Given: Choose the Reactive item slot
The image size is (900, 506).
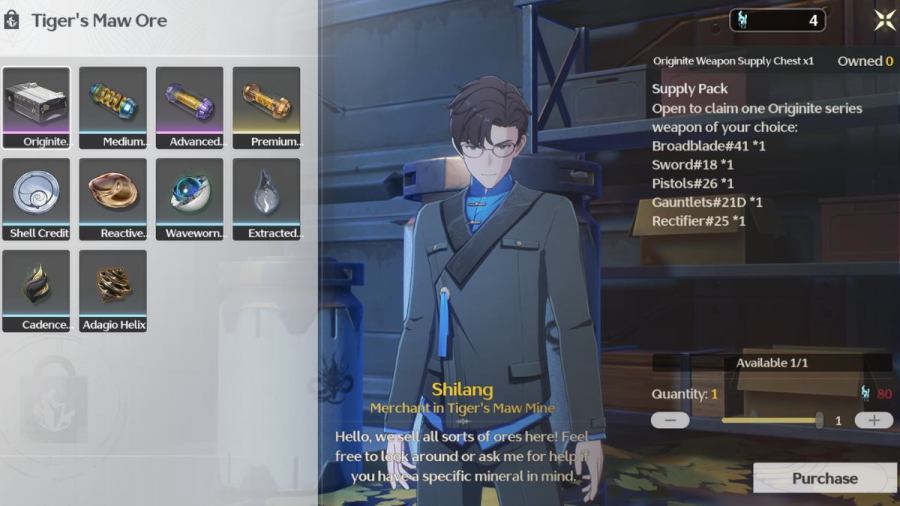Looking at the screenshot, I should pyautogui.click(x=113, y=199).
